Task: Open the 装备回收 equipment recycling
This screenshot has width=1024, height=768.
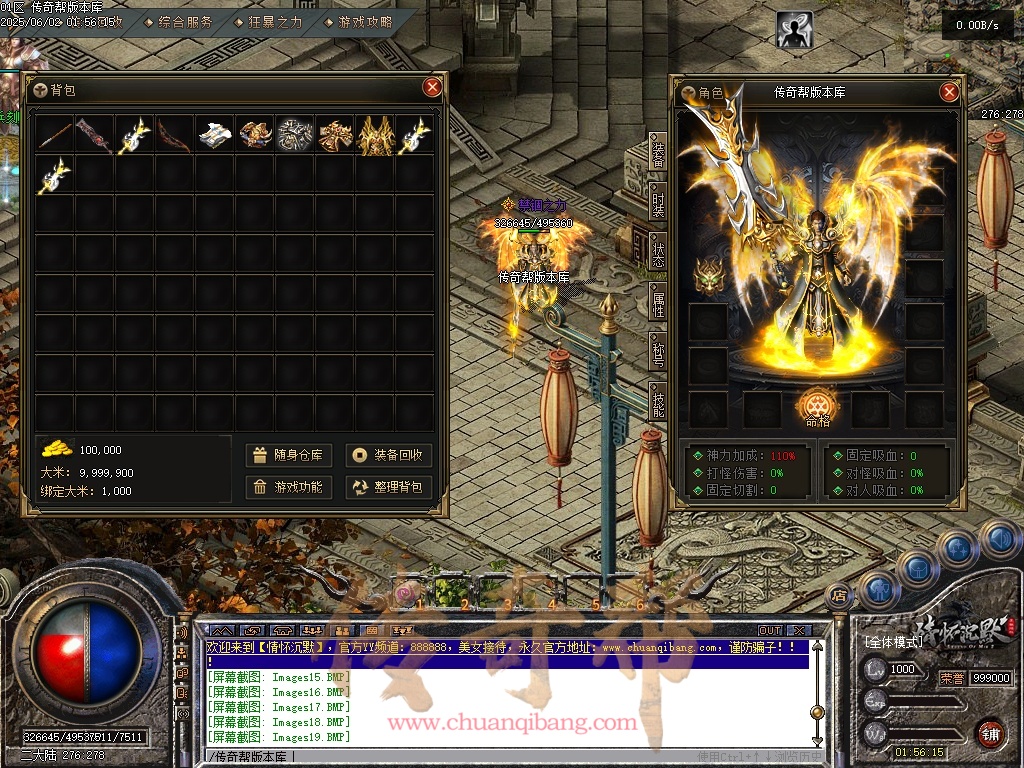Action: (x=388, y=455)
